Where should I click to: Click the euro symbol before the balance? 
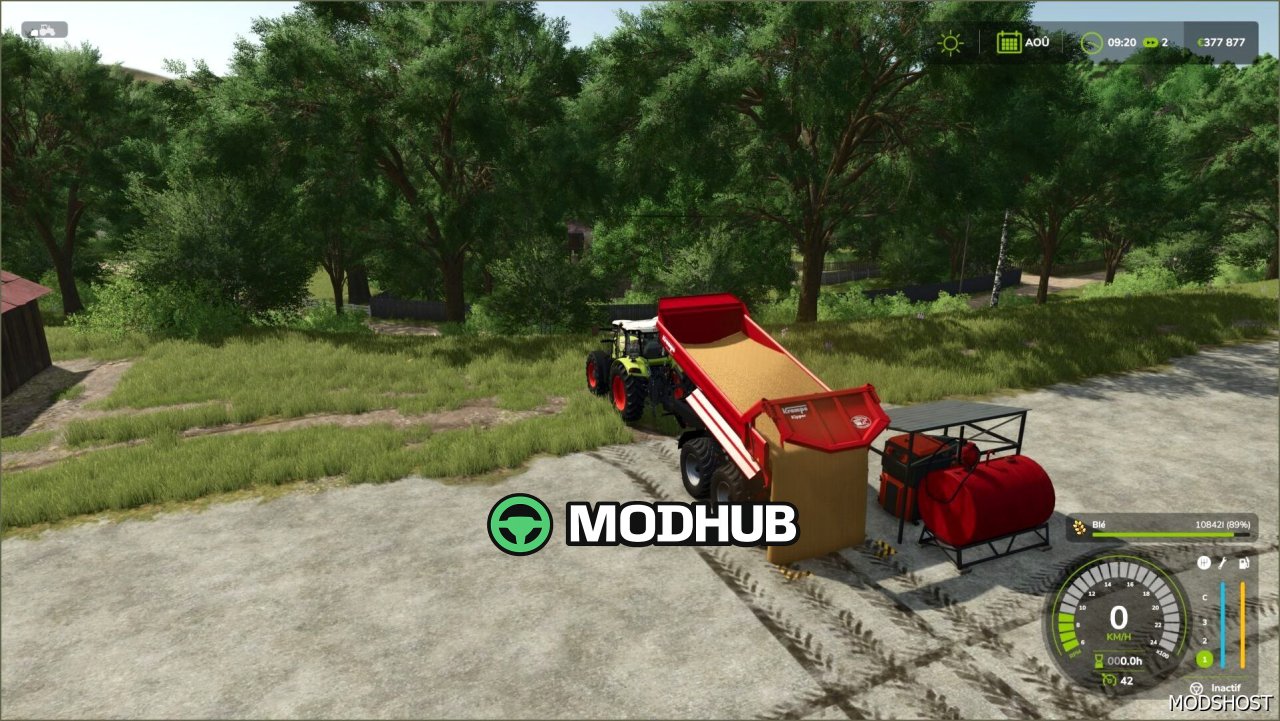pos(1201,43)
